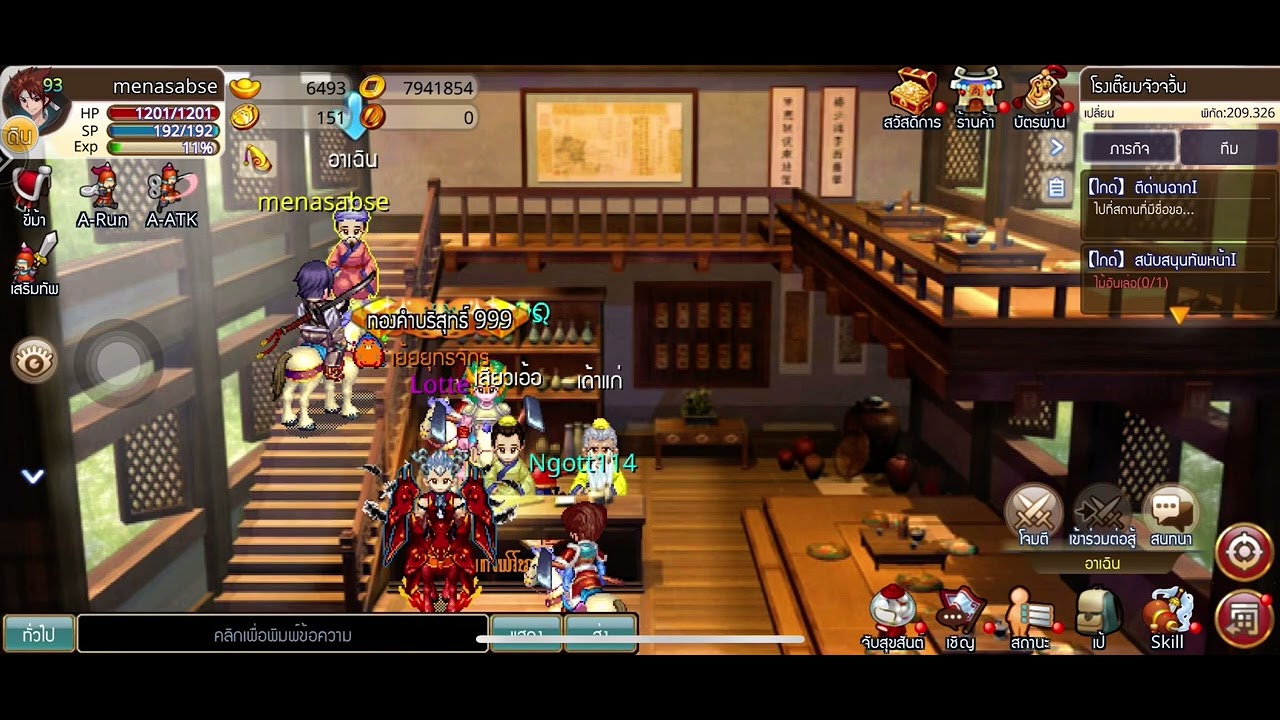Image resolution: width=1280 pixels, height=720 pixels.
Task: Tap the เข้าร่วมต่อสู้ join battle button
Action: [x=1102, y=515]
